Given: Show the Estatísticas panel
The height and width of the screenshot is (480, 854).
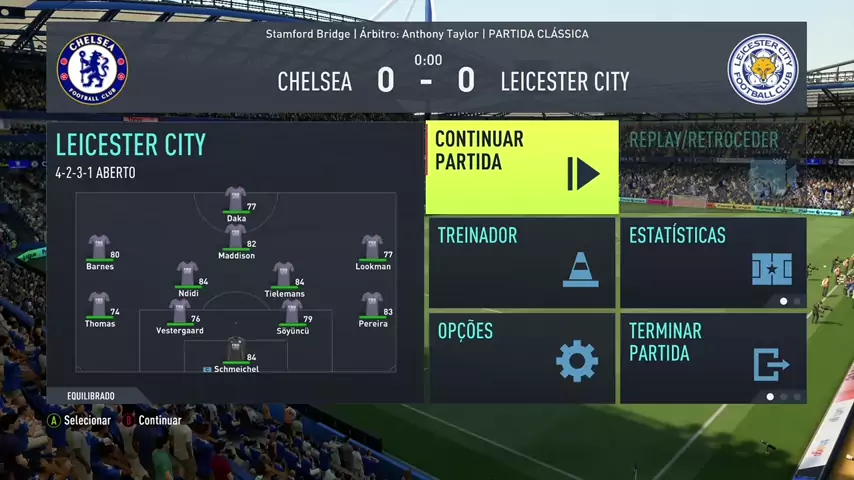Looking at the screenshot, I should pos(713,262).
